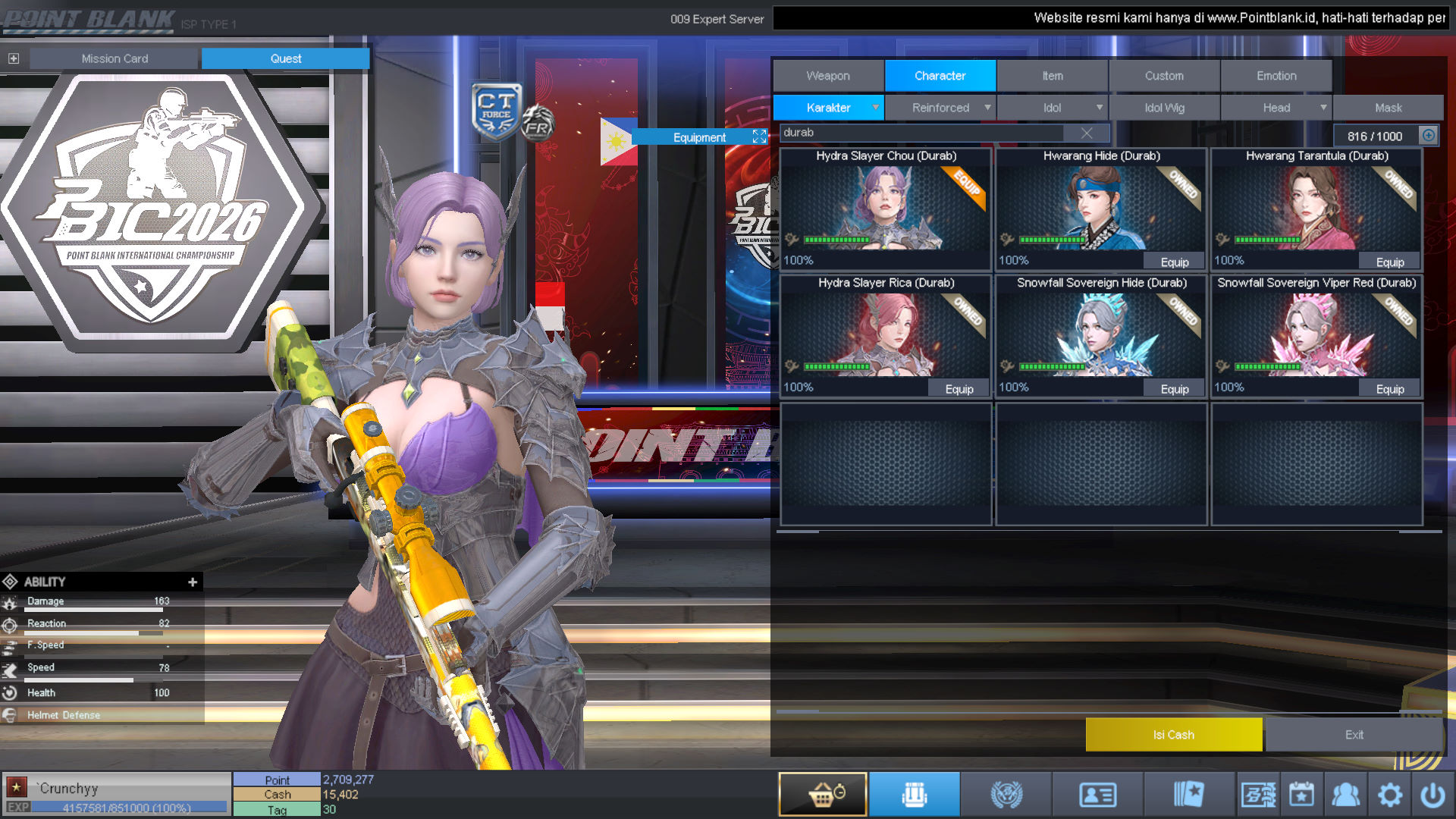Open the Idol dropdown filter
The width and height of the screenshot is (1456, 819).
1052,108
